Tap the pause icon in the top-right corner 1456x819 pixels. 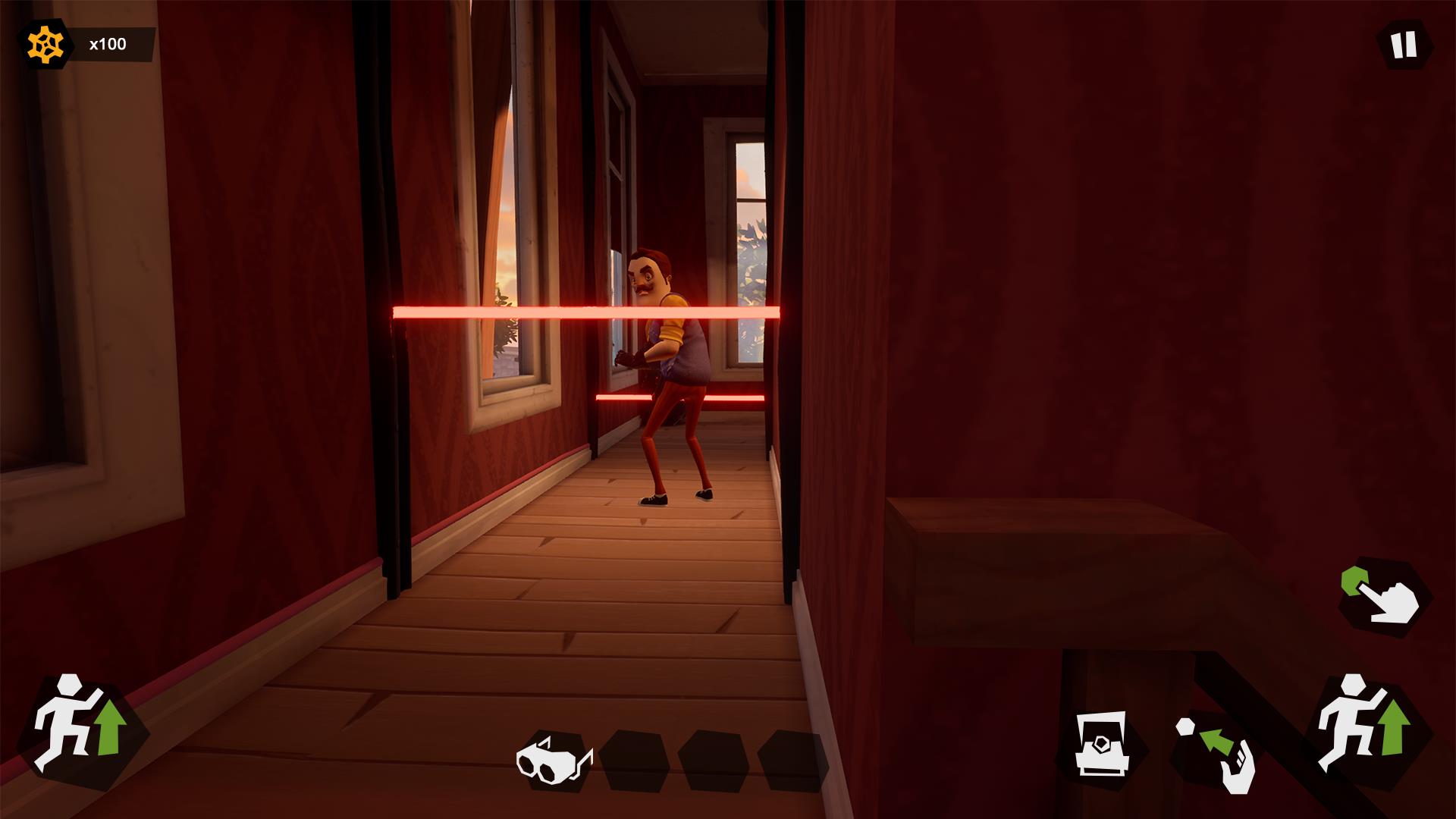tap(1404, 44)
